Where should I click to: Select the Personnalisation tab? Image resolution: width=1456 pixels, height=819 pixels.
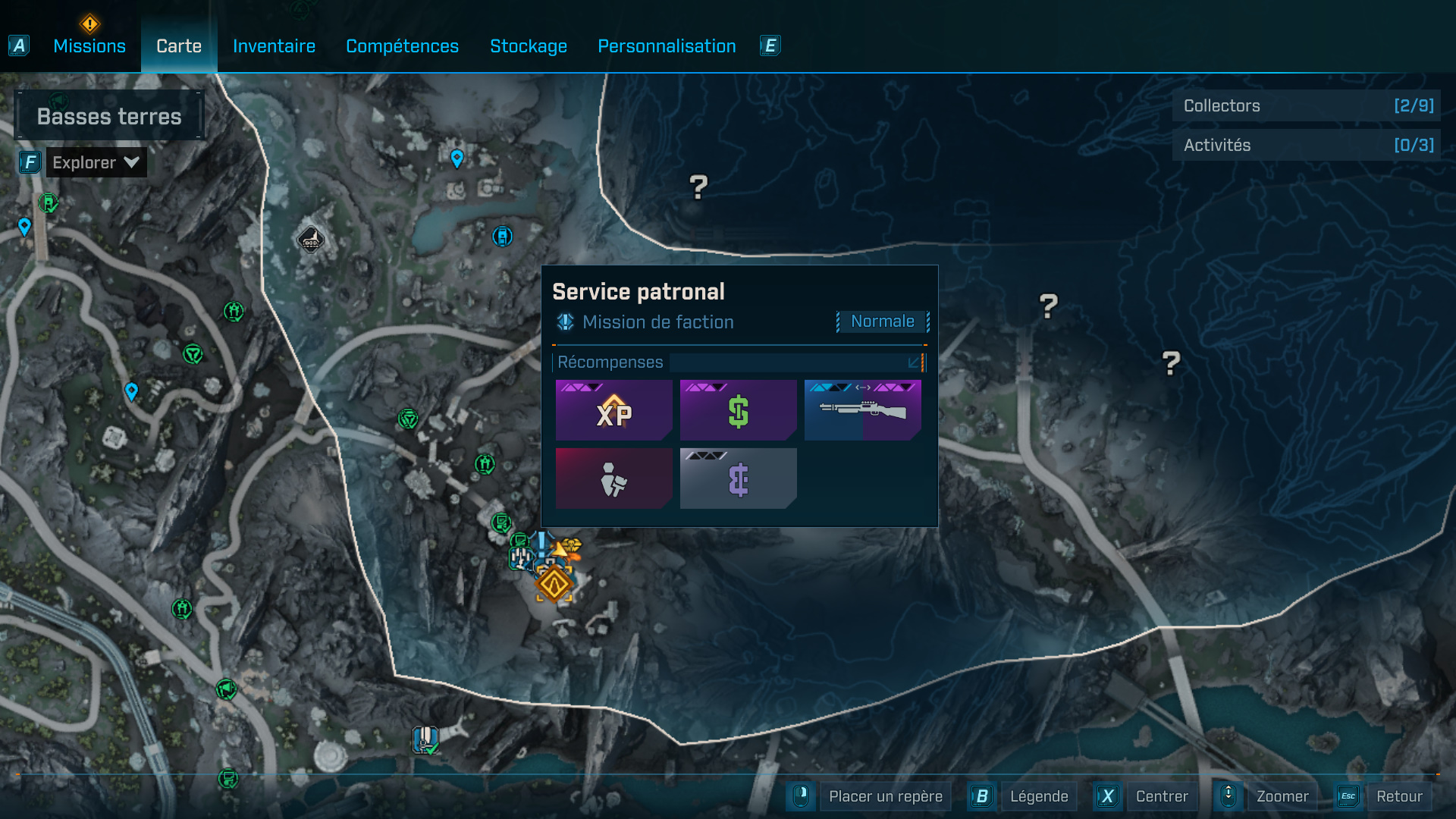[667, 46]
